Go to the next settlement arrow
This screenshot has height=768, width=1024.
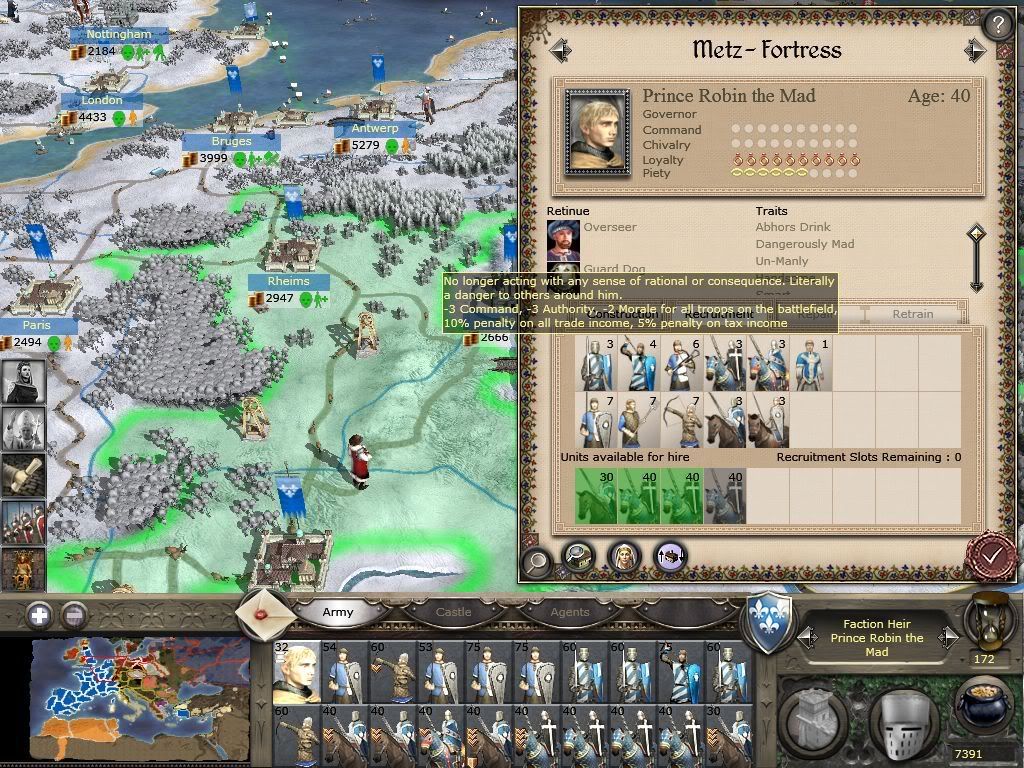point(975,50)
